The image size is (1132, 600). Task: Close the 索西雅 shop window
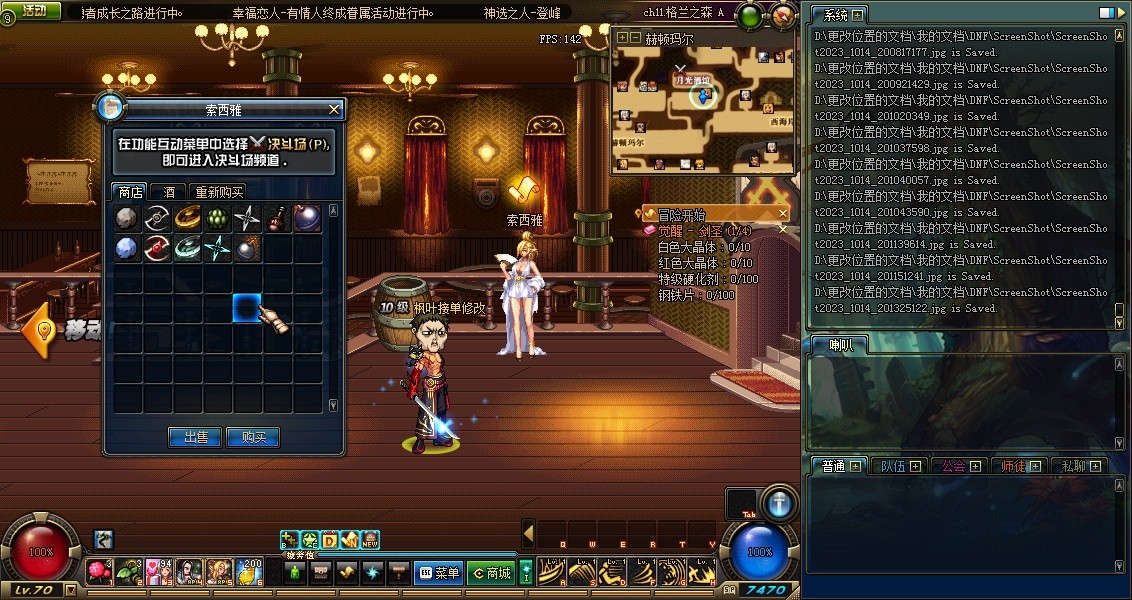point(334,109)
